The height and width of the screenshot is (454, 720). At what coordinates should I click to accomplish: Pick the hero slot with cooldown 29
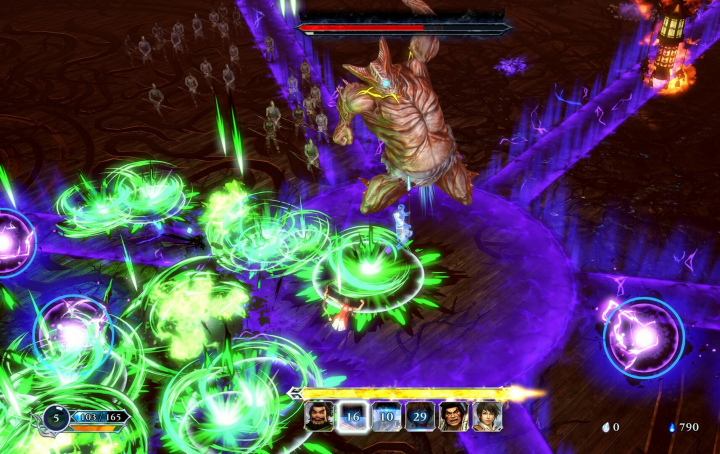[420, 416]
